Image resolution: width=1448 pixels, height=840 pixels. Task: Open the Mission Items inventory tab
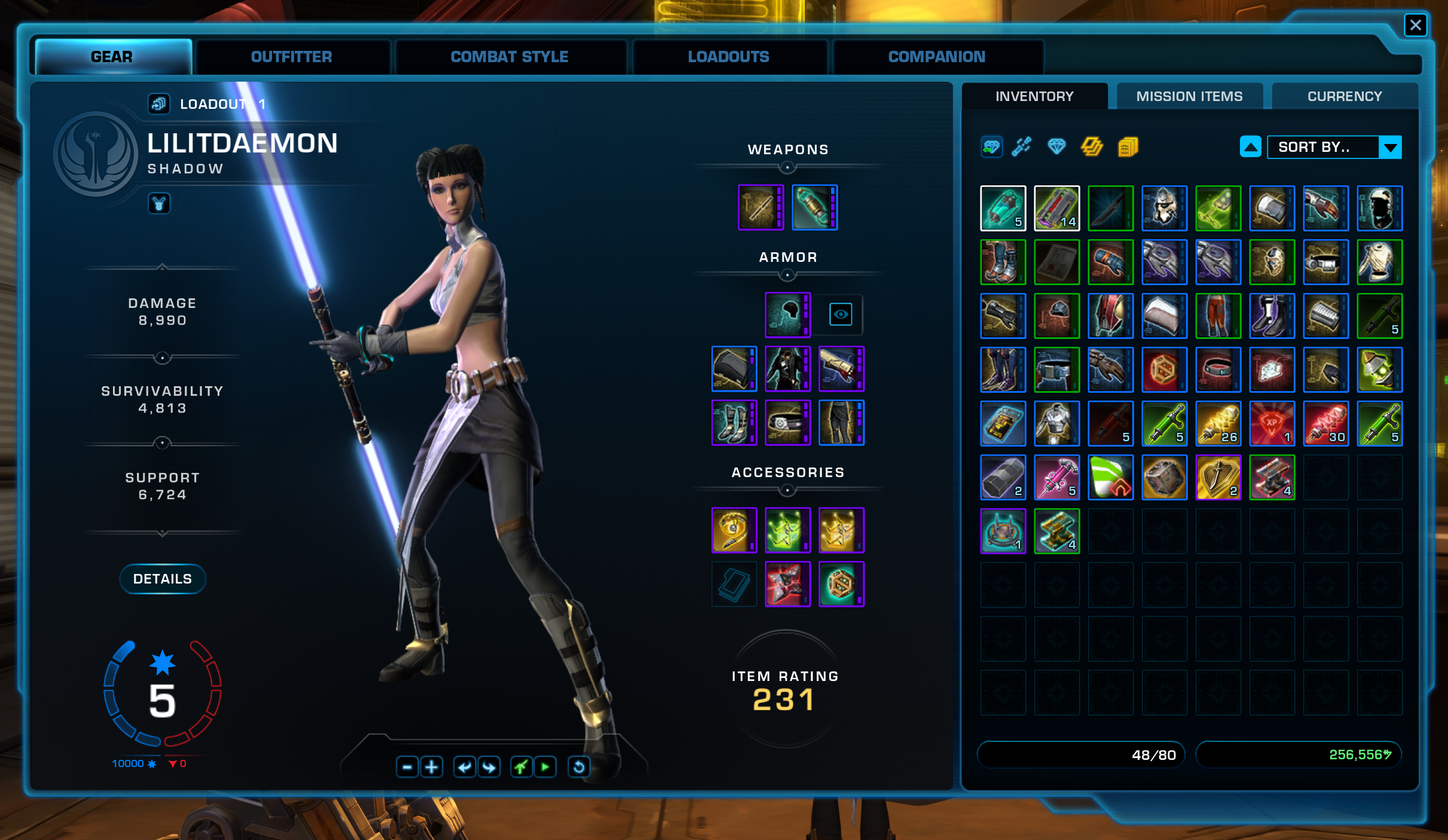(1189, 96)
